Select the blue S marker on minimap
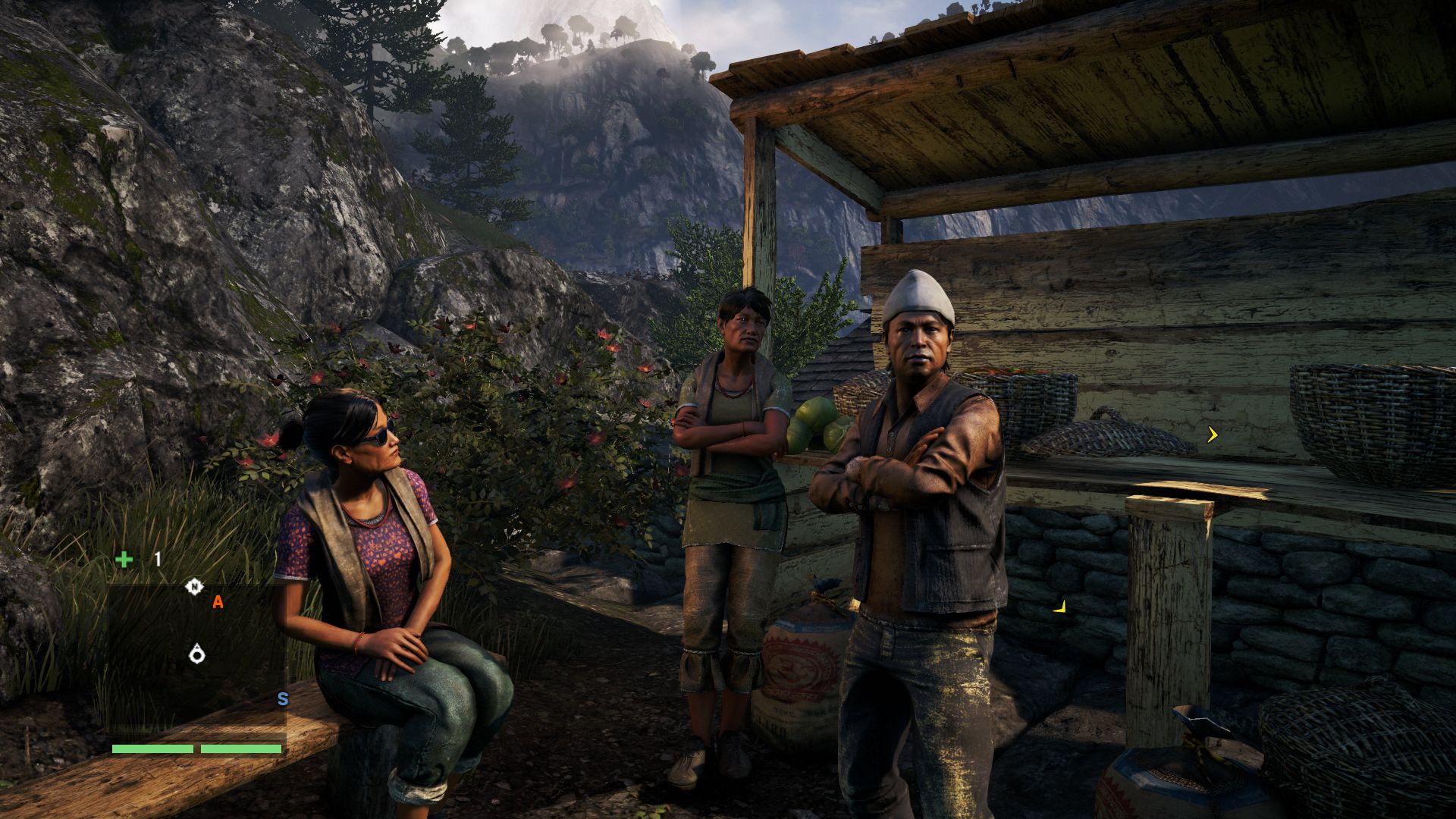The width and height of the screenshot is (1456, 819). 283,699
